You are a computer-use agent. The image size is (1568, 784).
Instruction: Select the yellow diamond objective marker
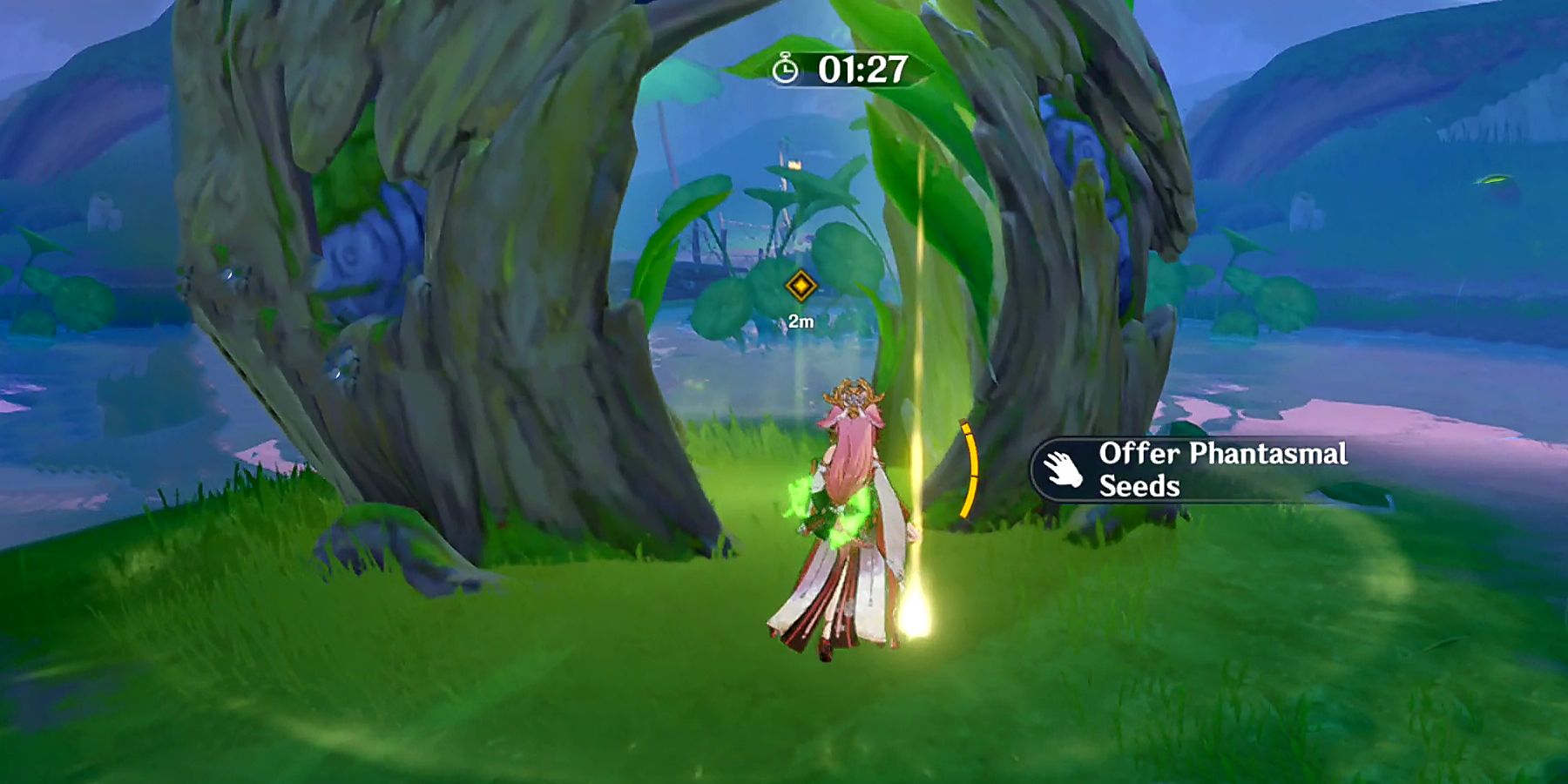(x=801, y=283)
